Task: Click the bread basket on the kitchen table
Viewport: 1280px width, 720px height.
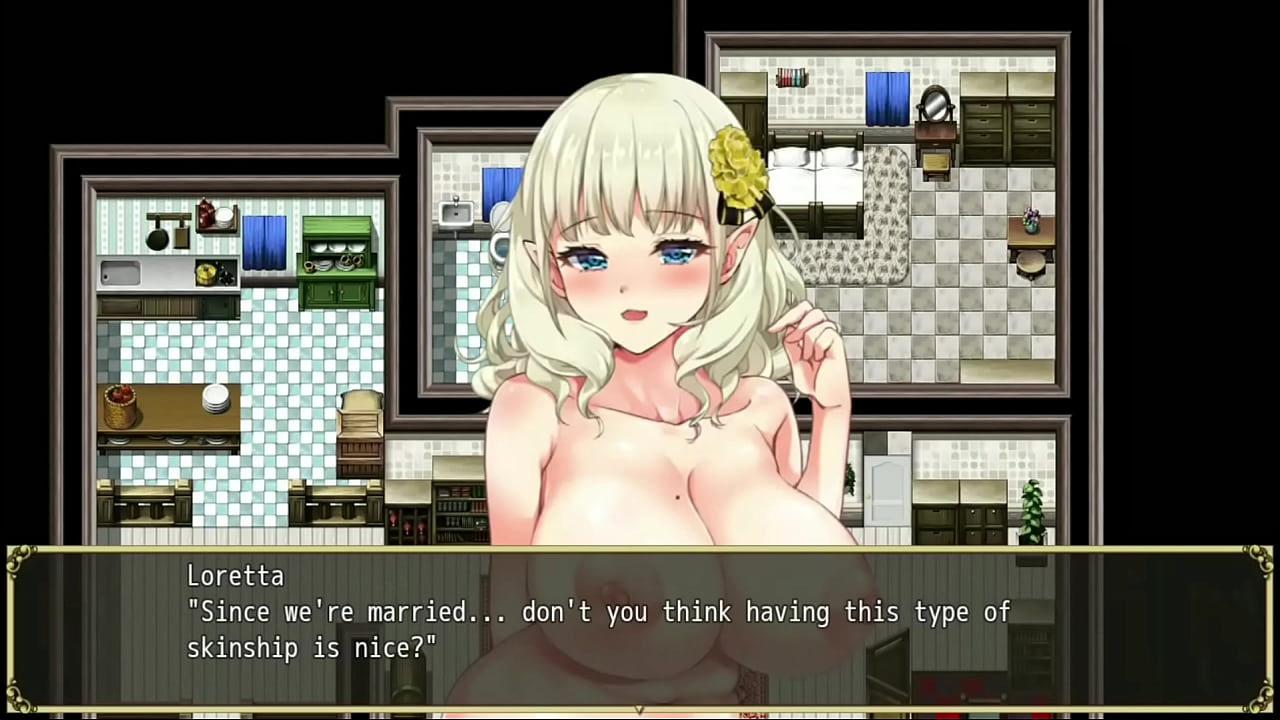Action: point(120,405)
